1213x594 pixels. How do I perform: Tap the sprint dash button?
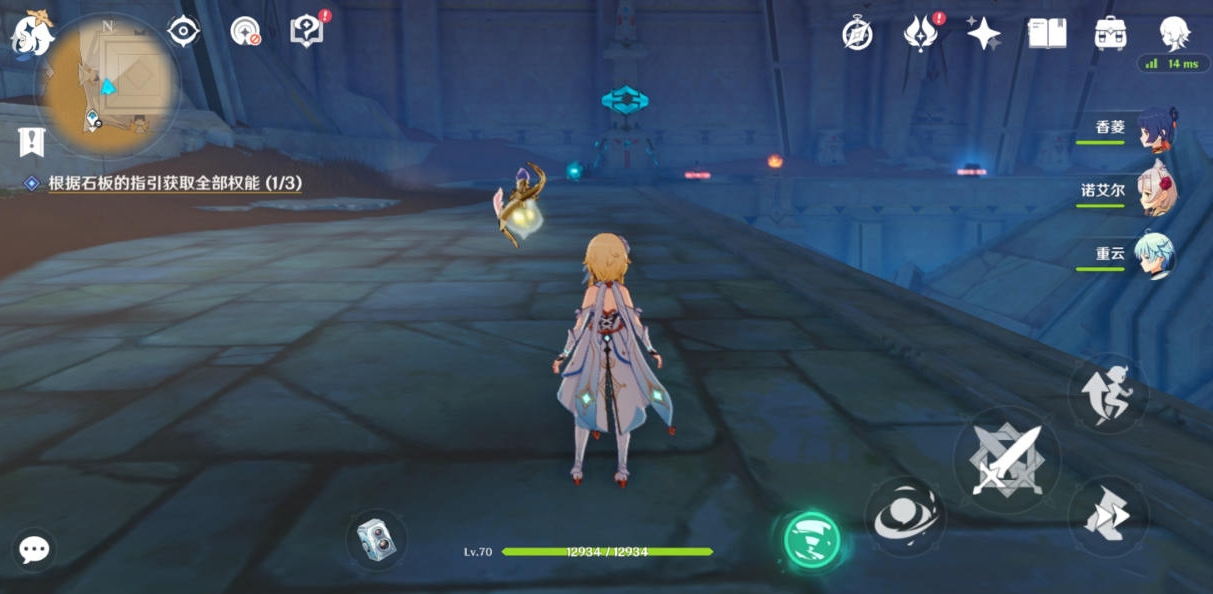(x=1107, y=516)
